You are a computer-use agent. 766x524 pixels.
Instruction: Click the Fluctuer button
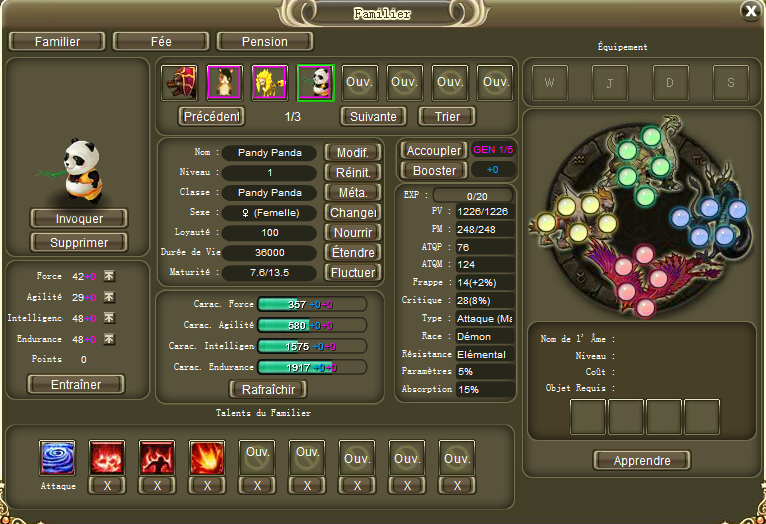tap(353, 272)
